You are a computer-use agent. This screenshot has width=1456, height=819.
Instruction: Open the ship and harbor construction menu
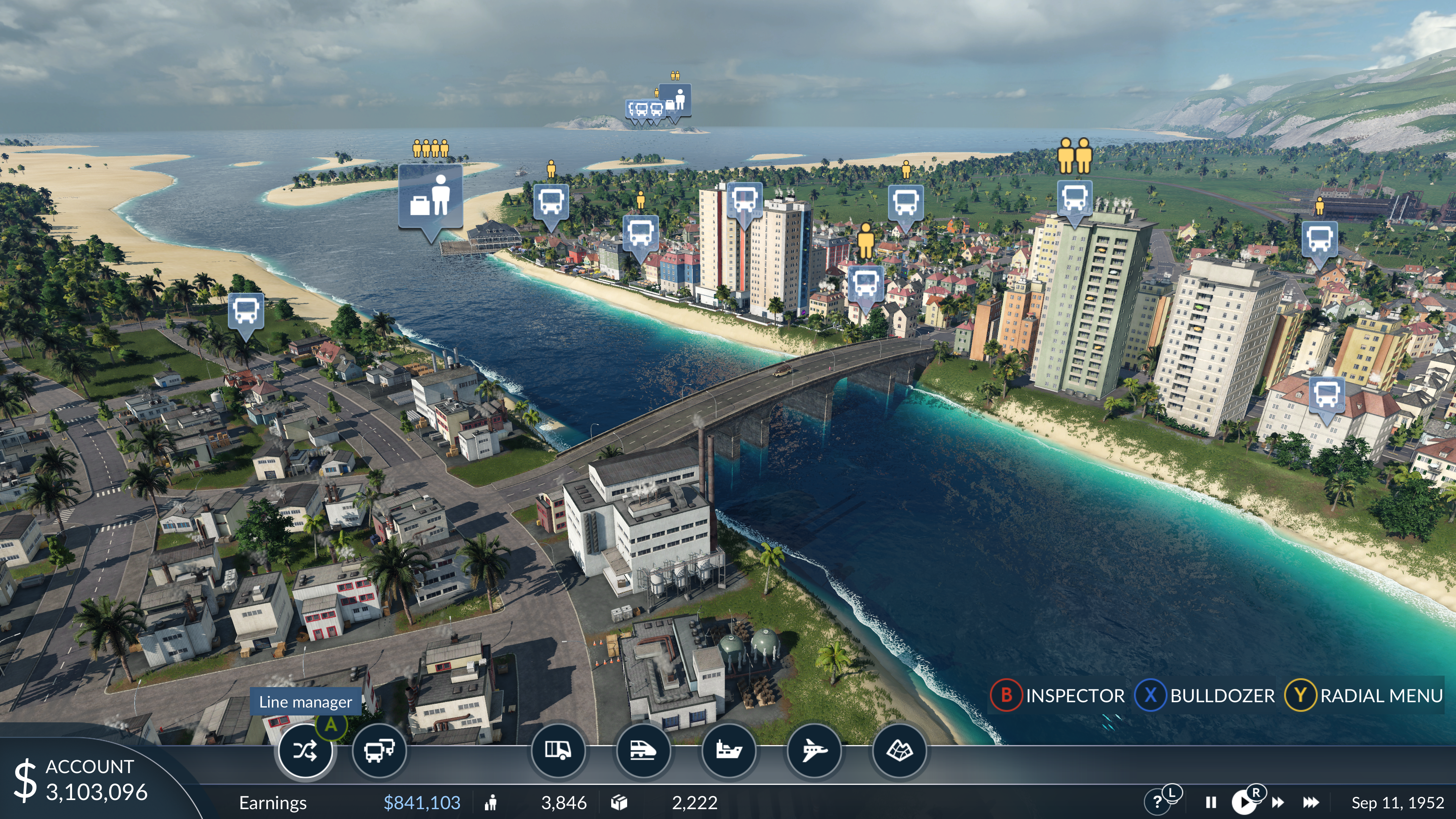click(728, 751)
